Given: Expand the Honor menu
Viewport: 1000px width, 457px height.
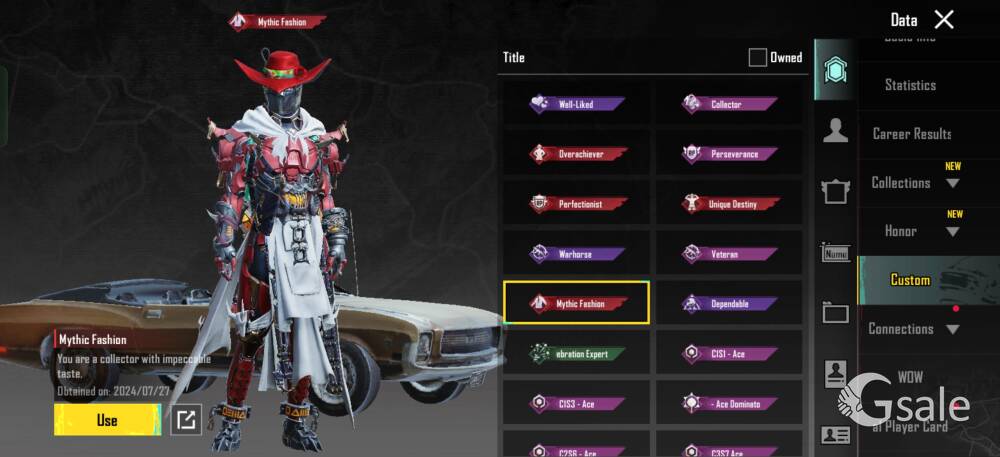Looking at the screenshot, I should [914, 231].
